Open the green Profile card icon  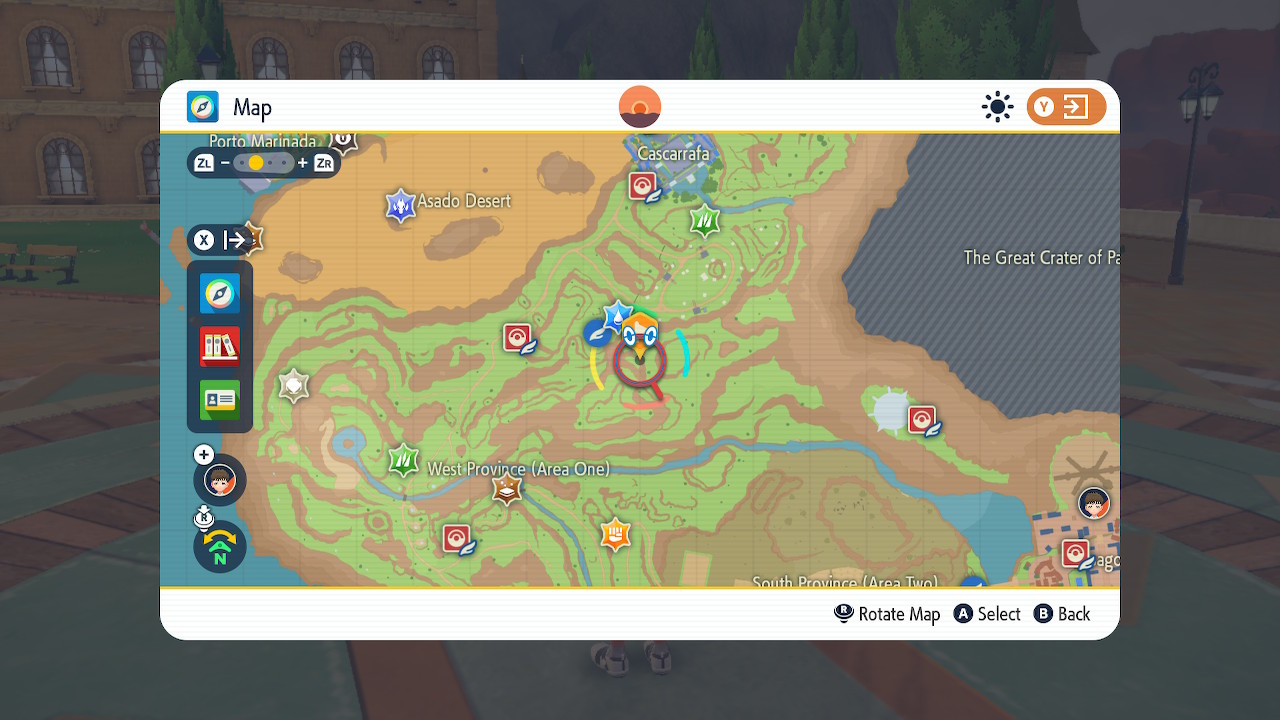(219, 399)
